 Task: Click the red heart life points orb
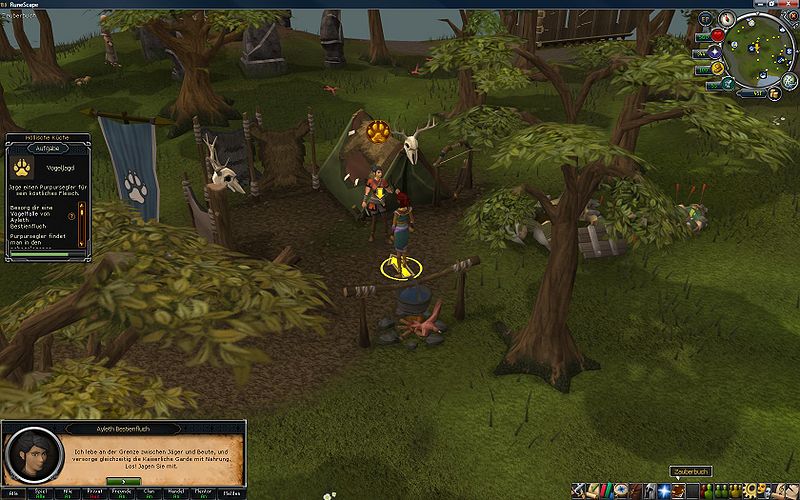point(716,37)
